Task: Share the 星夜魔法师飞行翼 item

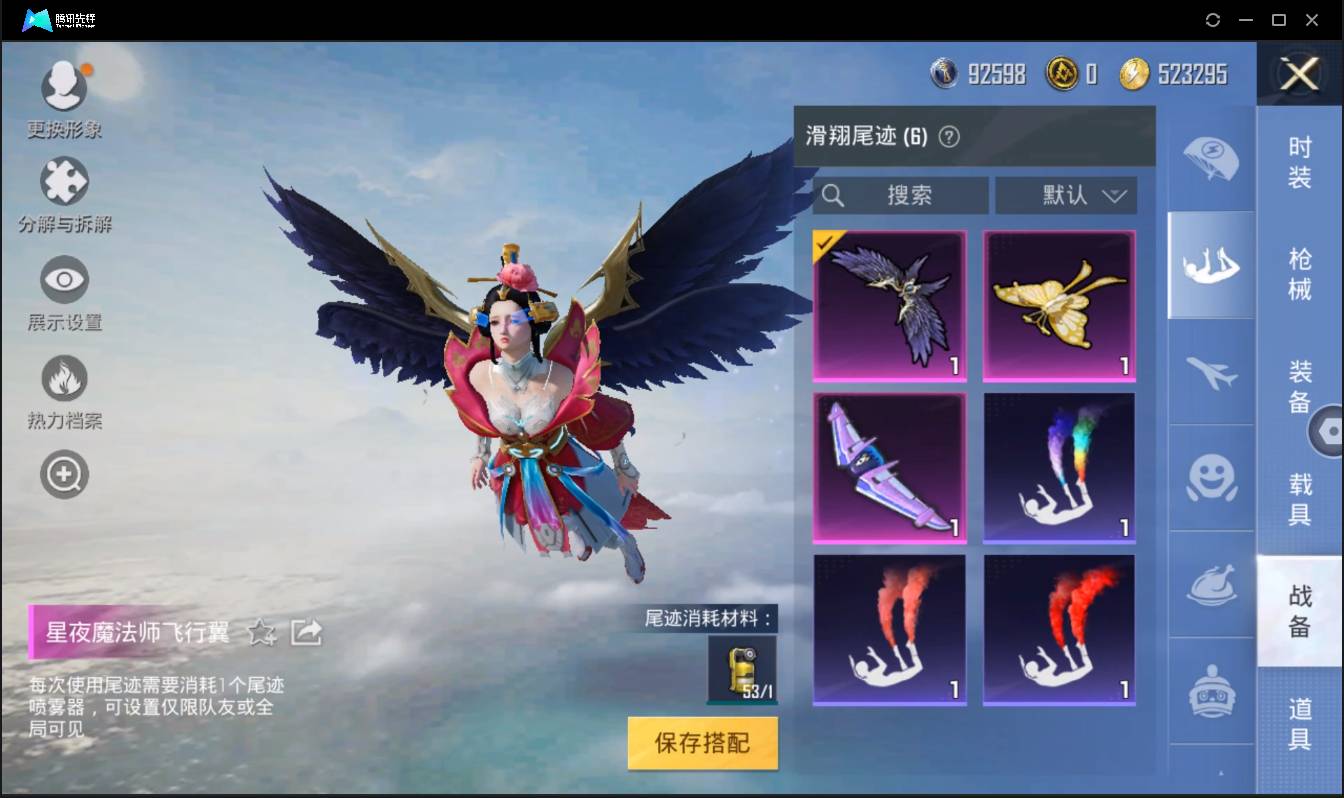Action: coord(307,633)
